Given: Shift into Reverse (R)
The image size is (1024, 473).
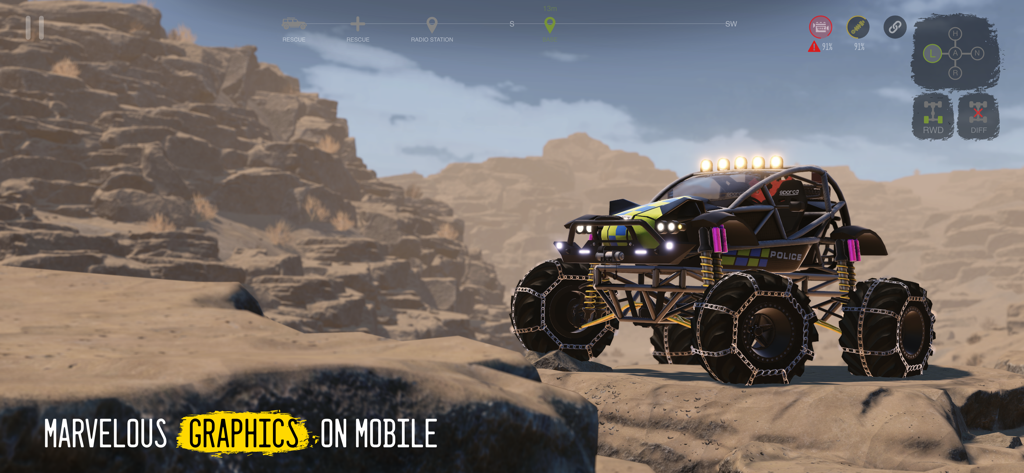Looking at the screenshot, I should (x=955, y=73).
